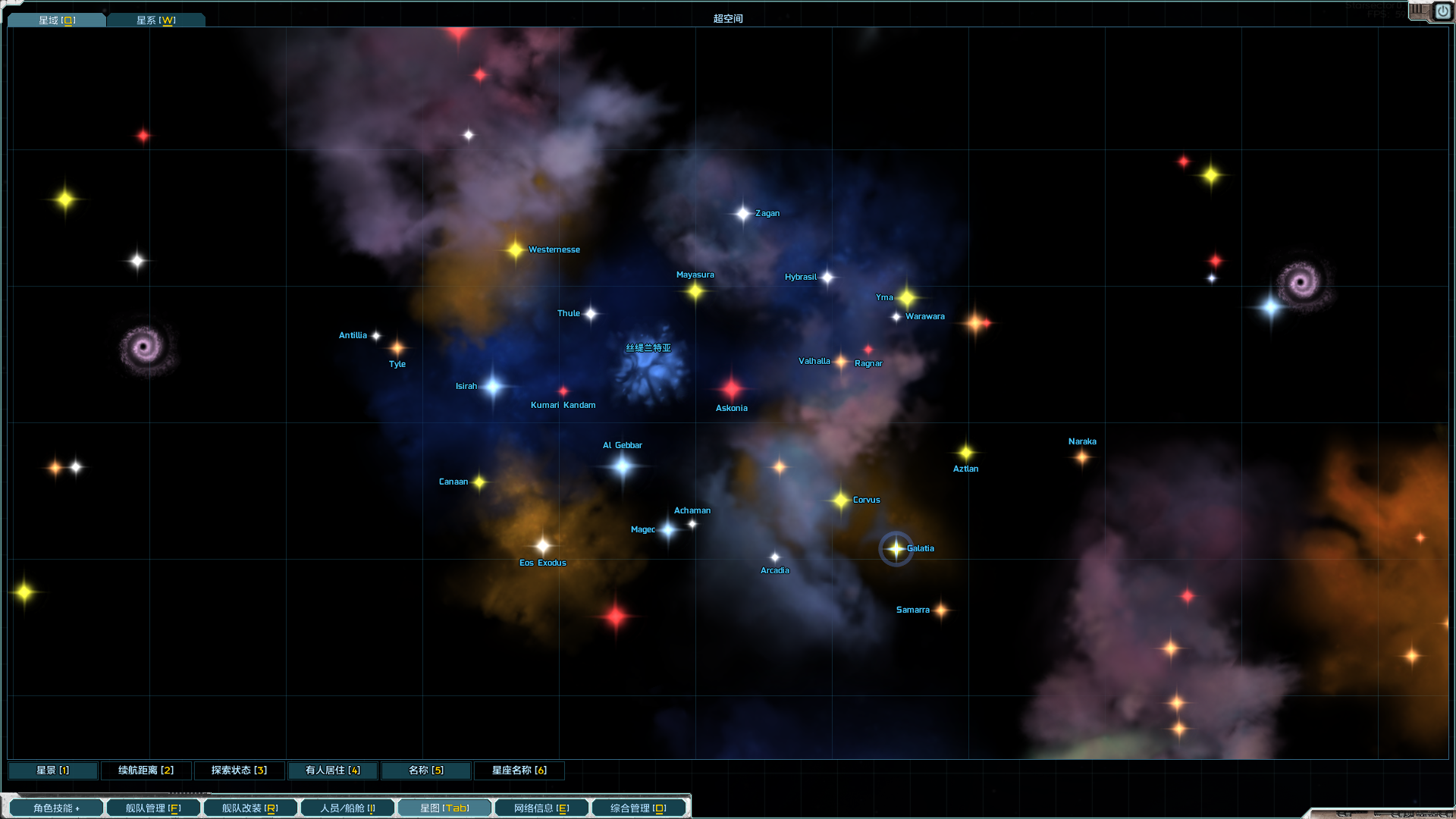点击右上角的电源退出按钮
The image size is (1456, 819).
[1443, 11]
